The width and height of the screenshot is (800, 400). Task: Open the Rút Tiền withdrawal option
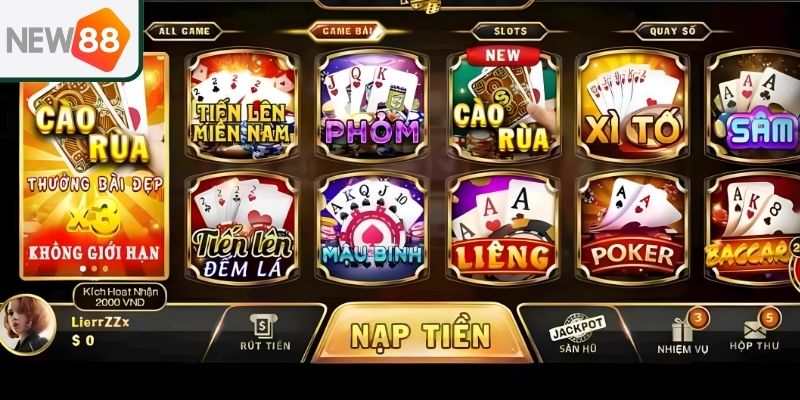click(x=265, y=332)
